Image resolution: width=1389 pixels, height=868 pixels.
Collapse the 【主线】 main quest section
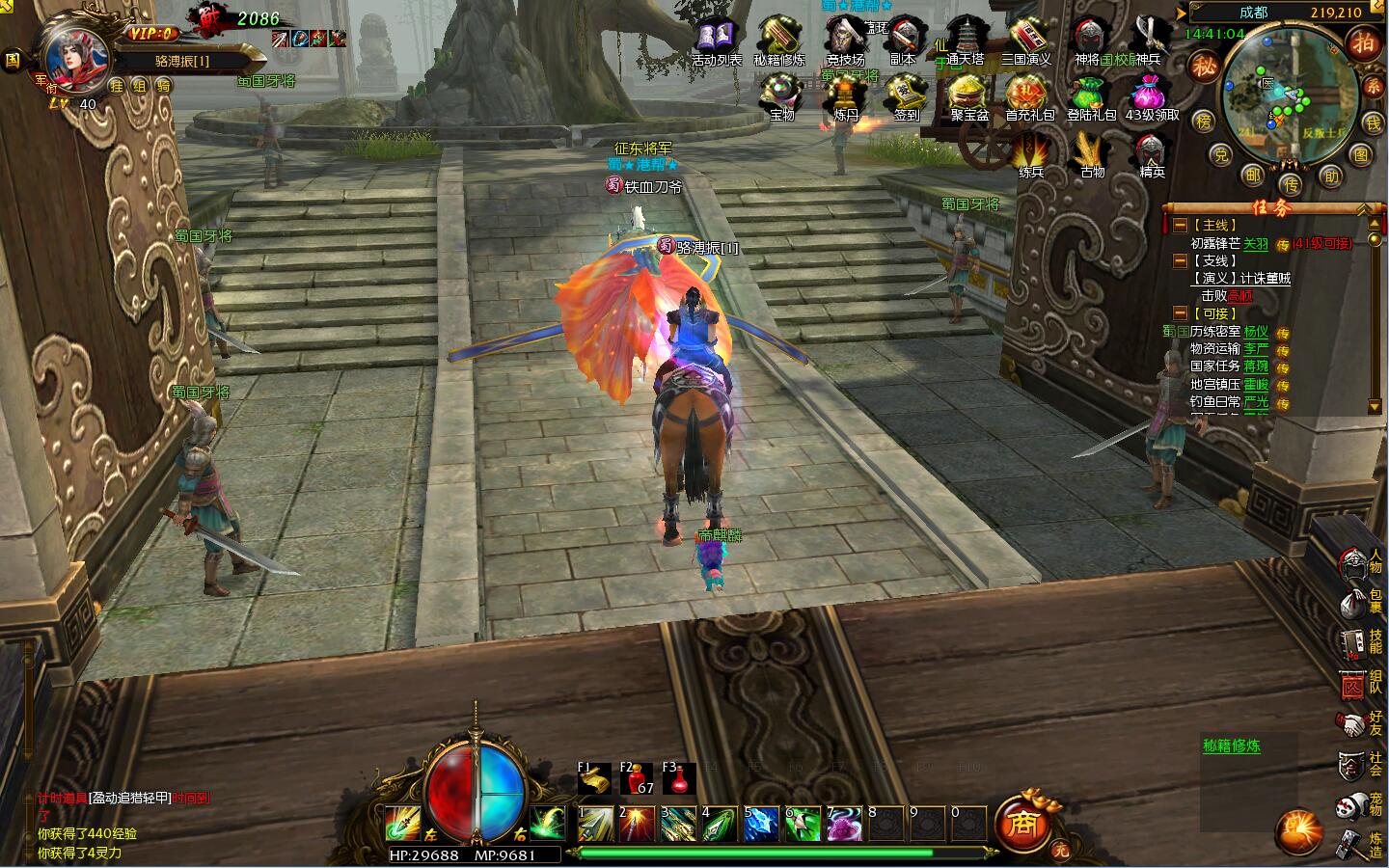click(1180, 225)
